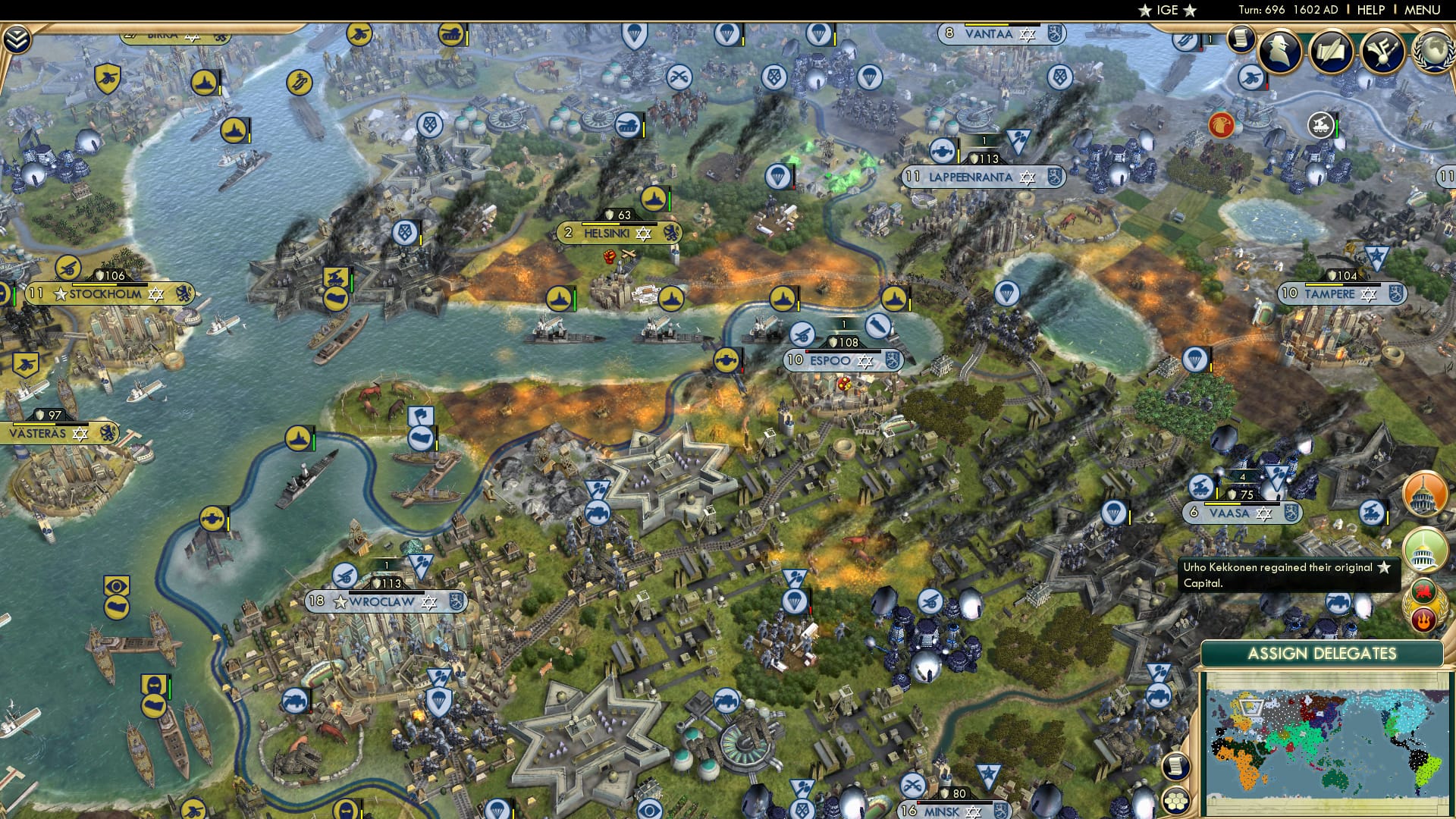This screenshot has height=819, width=1456.
Task: Click the left IGE star toggle
Action: click(x=1143, y=10)
